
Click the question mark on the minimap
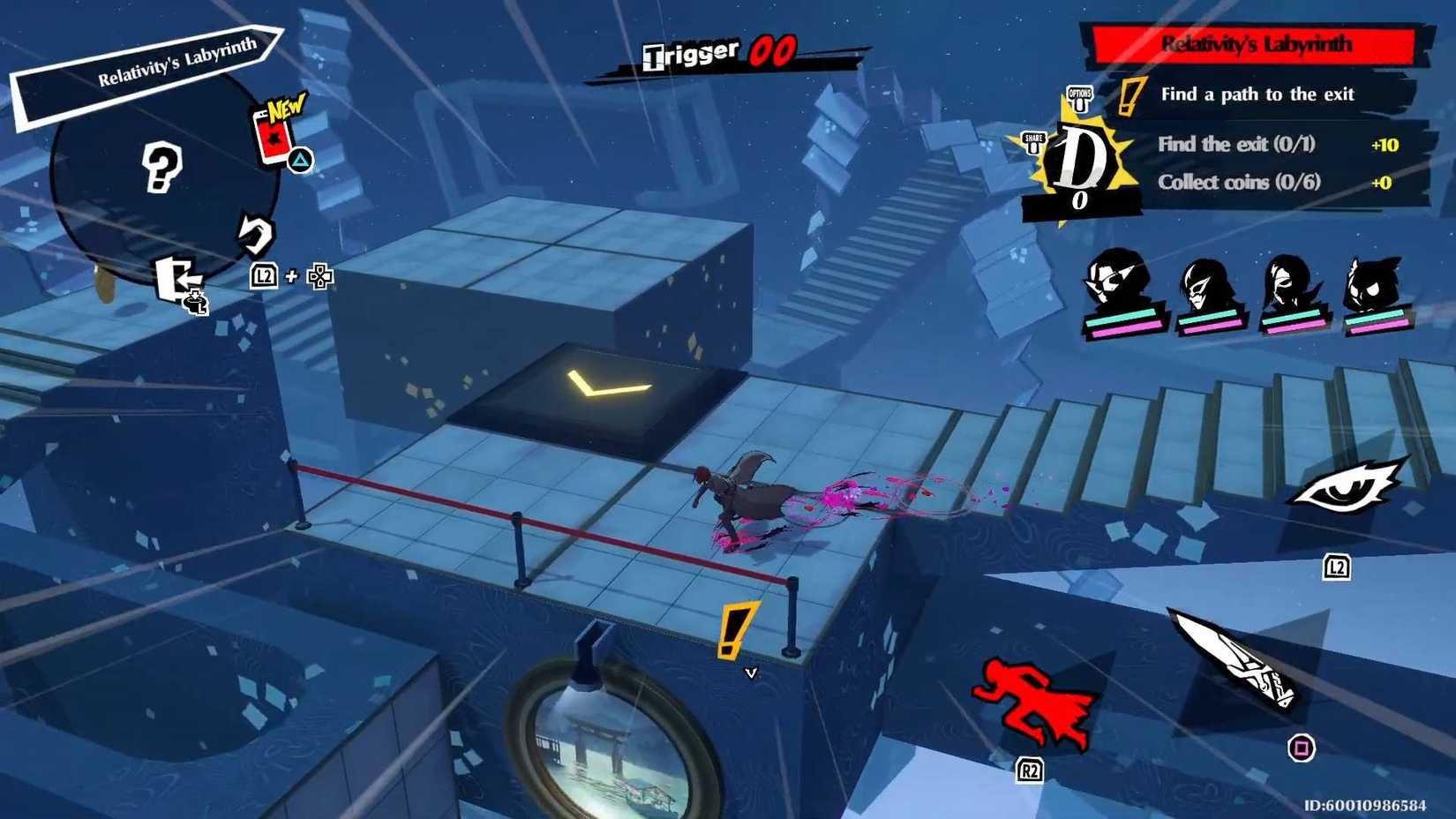(x=163, y=168)
